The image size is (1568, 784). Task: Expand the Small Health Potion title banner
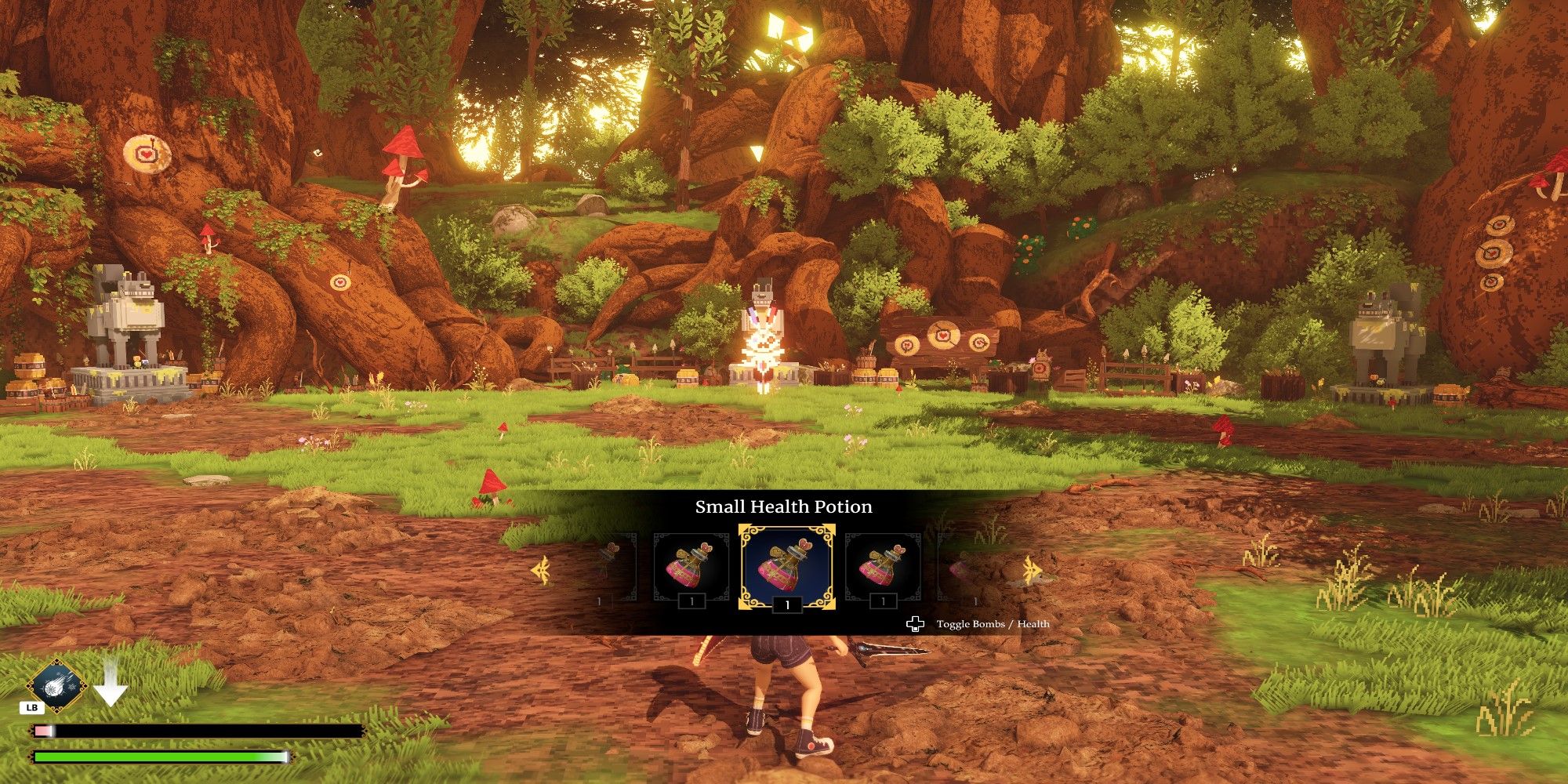coord(784,507)
